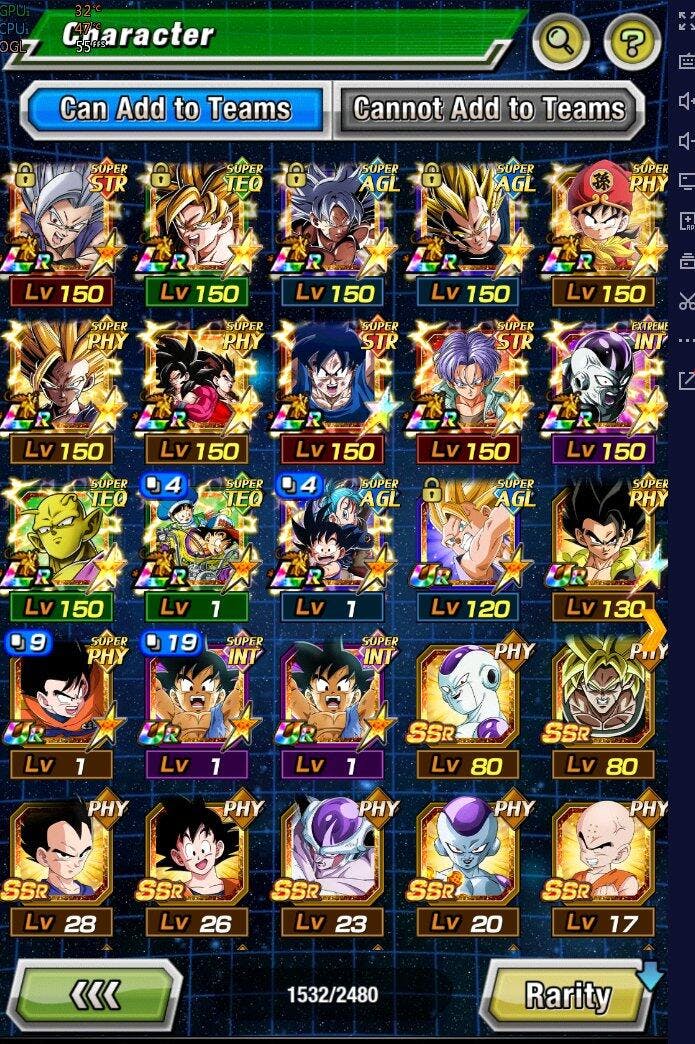Go back with the green arrows button

pyautogui.click(x=98, y=994)
